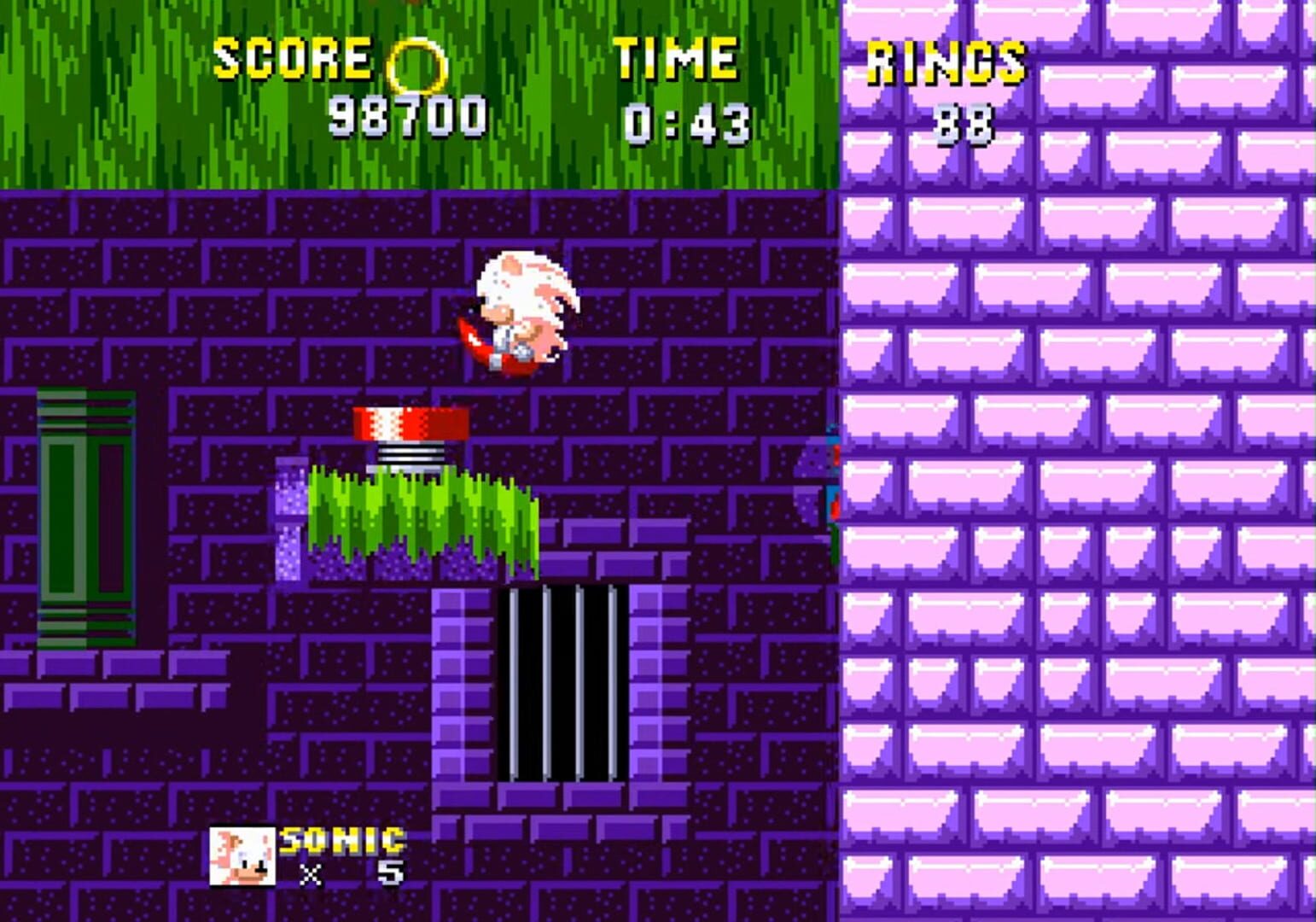Click the SCORE label in the HUD
1316x922 pixels.
click(x=294, y=58)
